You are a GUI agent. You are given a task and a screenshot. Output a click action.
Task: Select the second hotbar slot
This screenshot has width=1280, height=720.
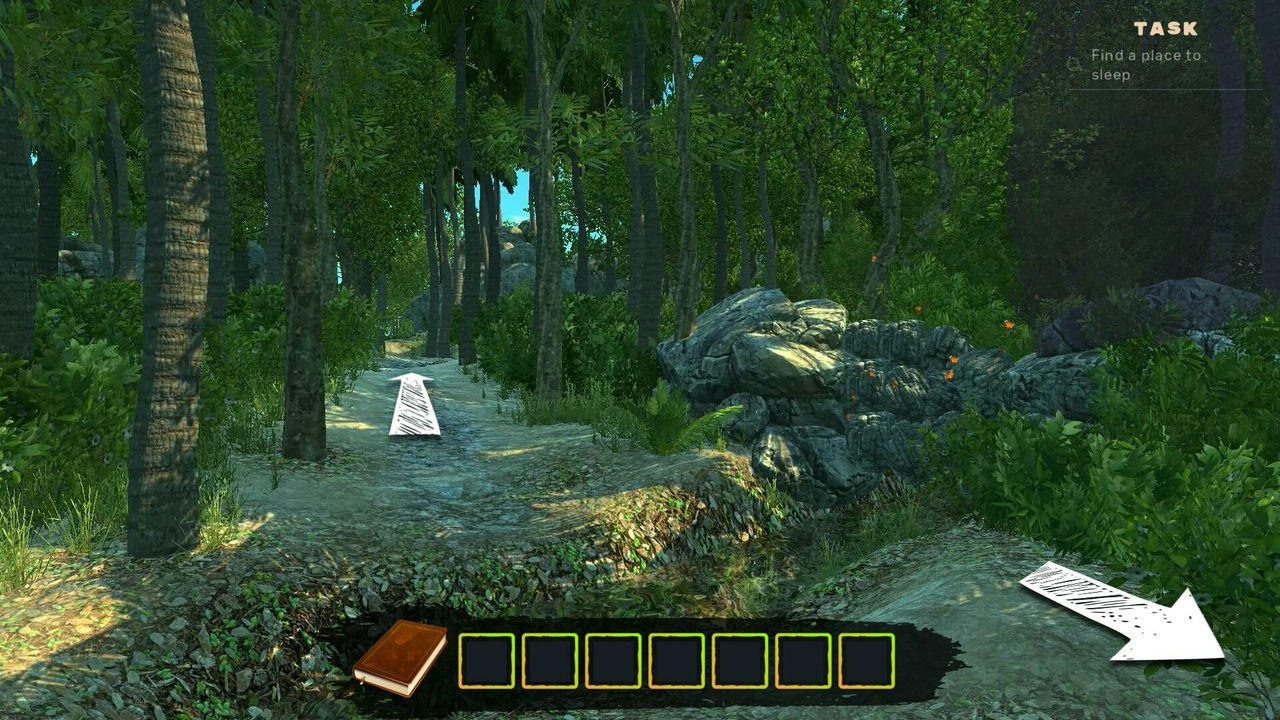pyautogui.click(x=549, y=662)
